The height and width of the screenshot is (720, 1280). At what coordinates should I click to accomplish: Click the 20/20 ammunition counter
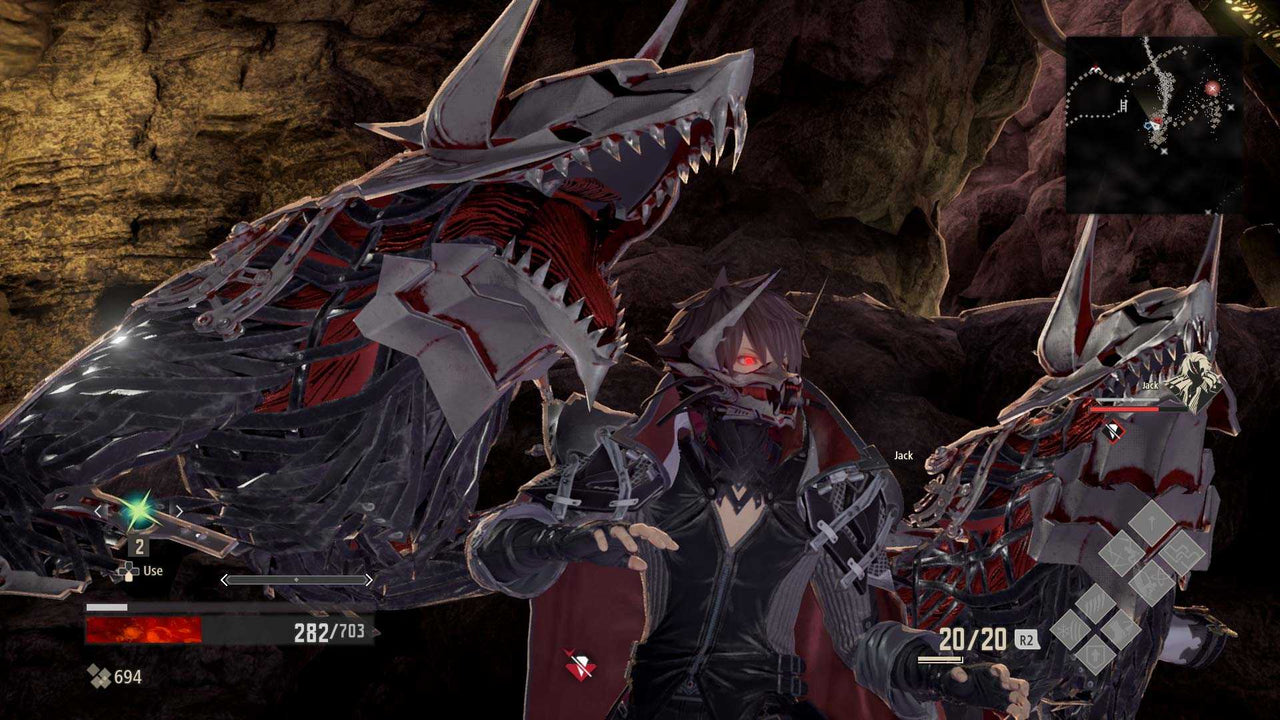pyautogui.click(x=971, y=639)
